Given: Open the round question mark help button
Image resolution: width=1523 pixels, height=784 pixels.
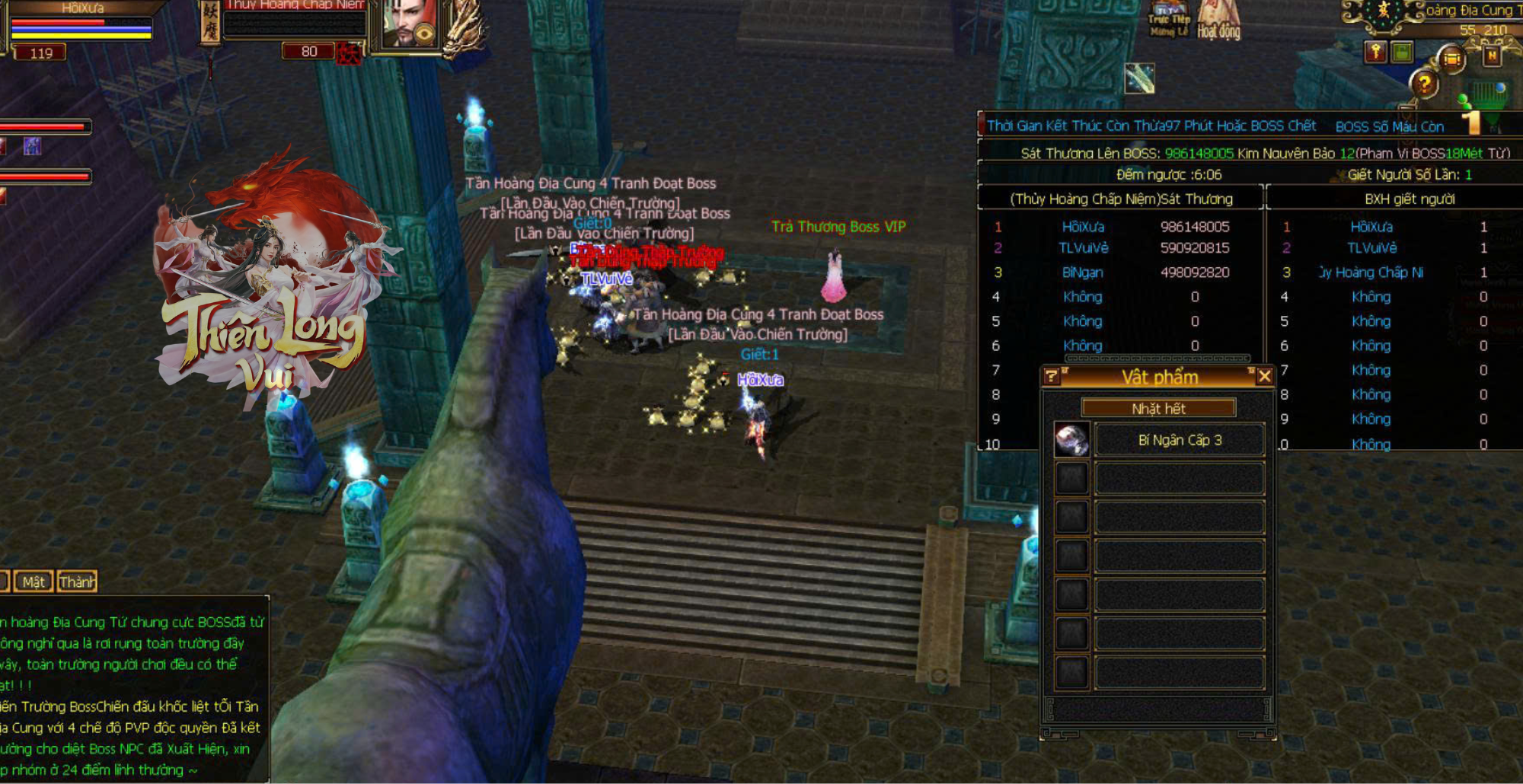Looking at the screenshot, I should 1424,84.
